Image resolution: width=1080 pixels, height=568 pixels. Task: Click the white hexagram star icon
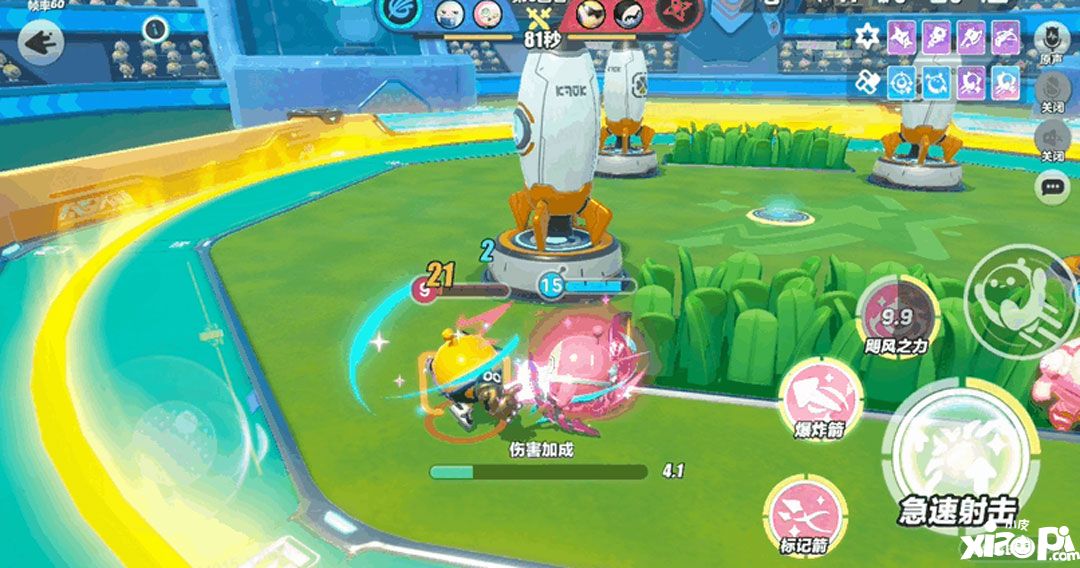(867, 38)
